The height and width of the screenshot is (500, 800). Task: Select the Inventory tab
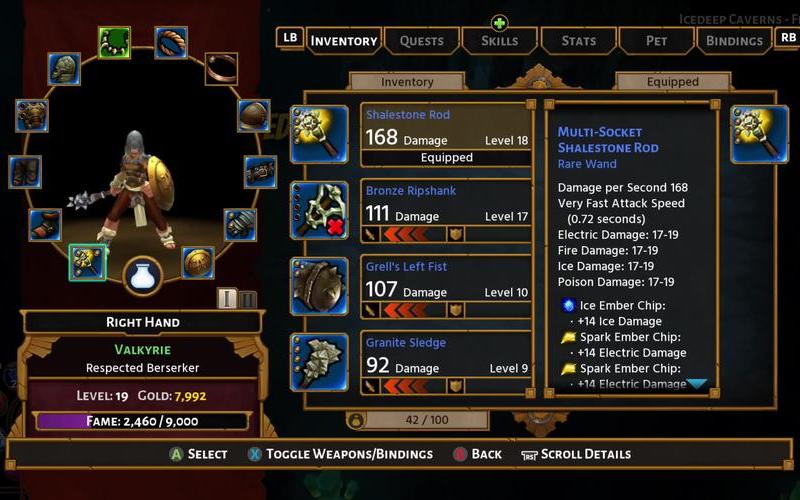click(343, 41)
